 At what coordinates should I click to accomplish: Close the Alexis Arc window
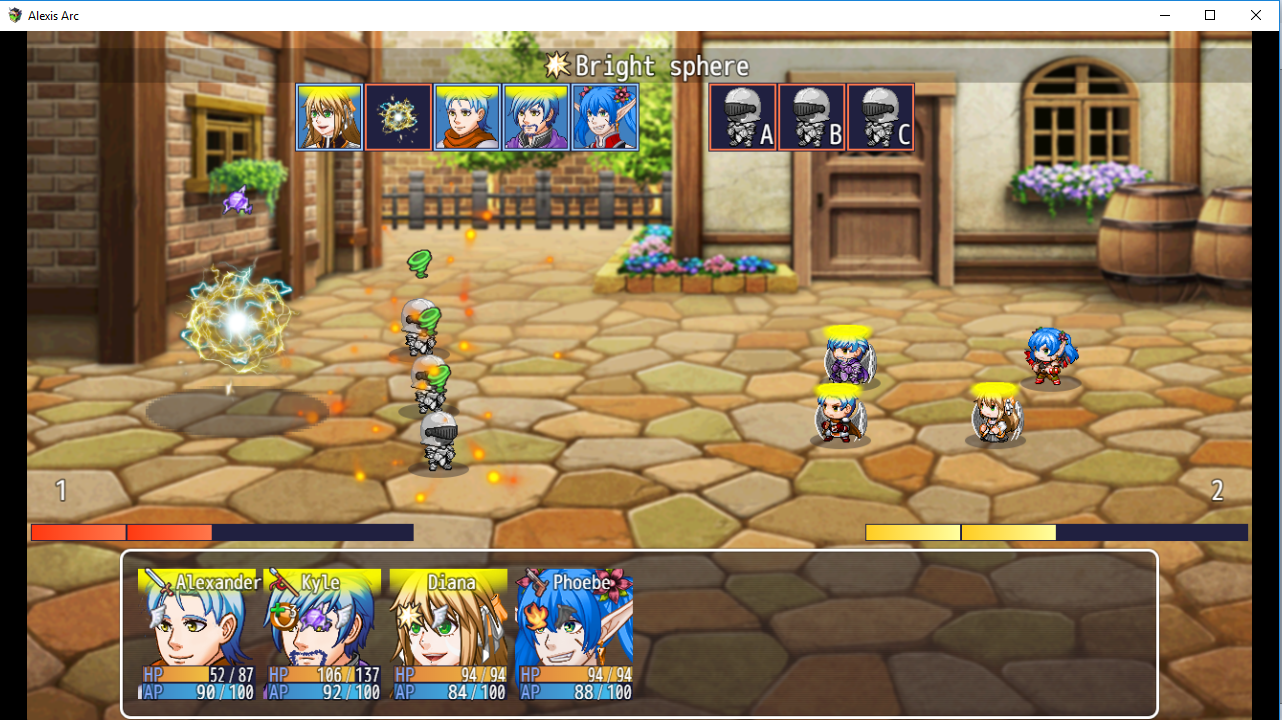[x=1256, y=15]
